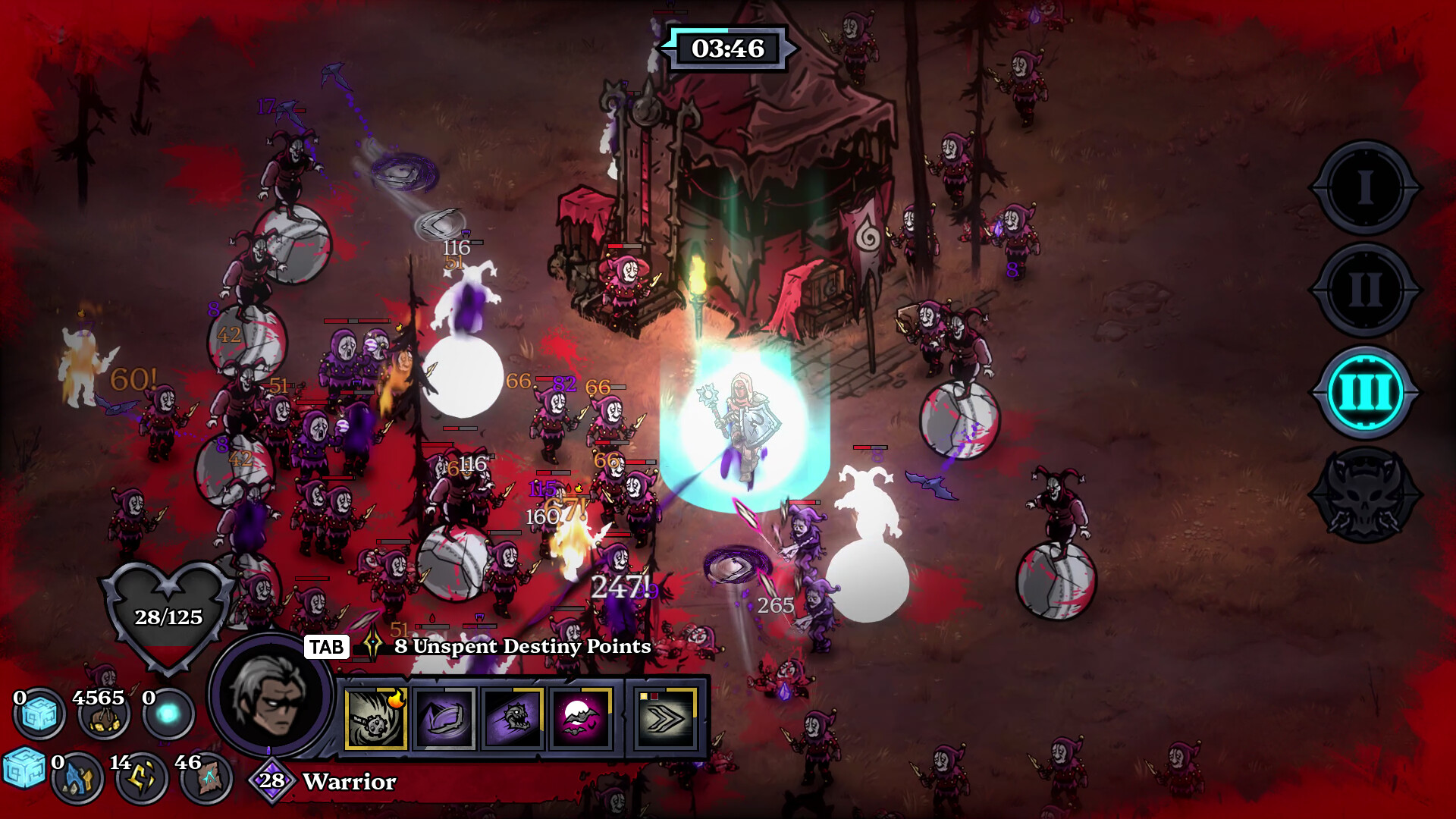
Task: Click the blue crystal shard resource icon
Action: [x=77, y=778]
